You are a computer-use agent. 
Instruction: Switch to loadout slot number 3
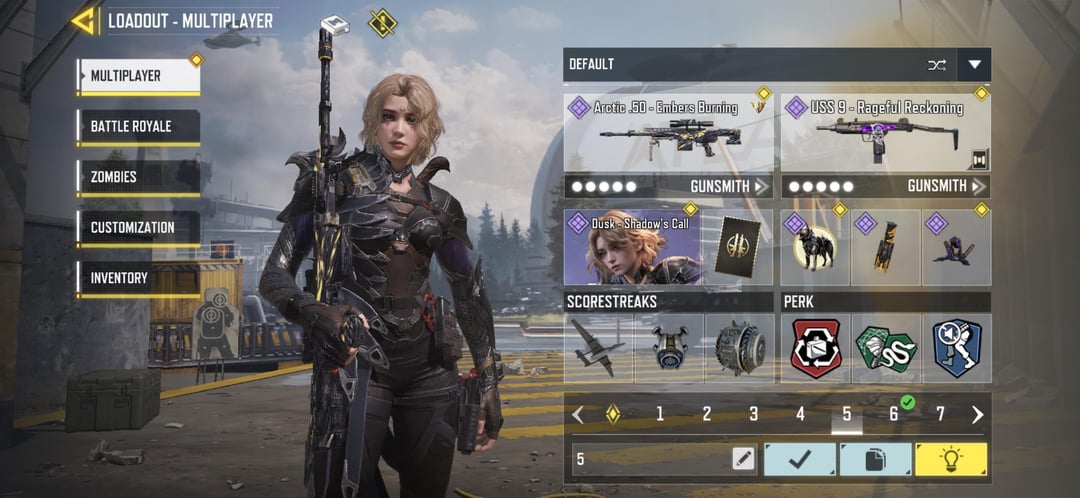753,414
